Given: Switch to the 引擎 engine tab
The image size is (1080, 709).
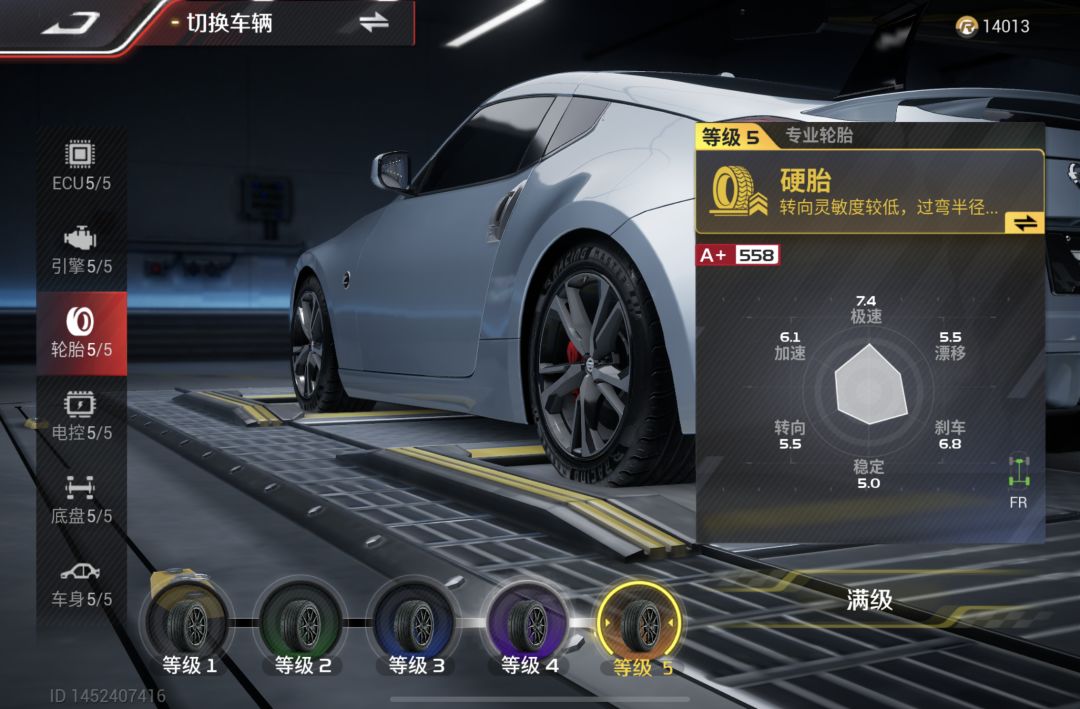Looking at the screenshot, I should tap(82, 250).
